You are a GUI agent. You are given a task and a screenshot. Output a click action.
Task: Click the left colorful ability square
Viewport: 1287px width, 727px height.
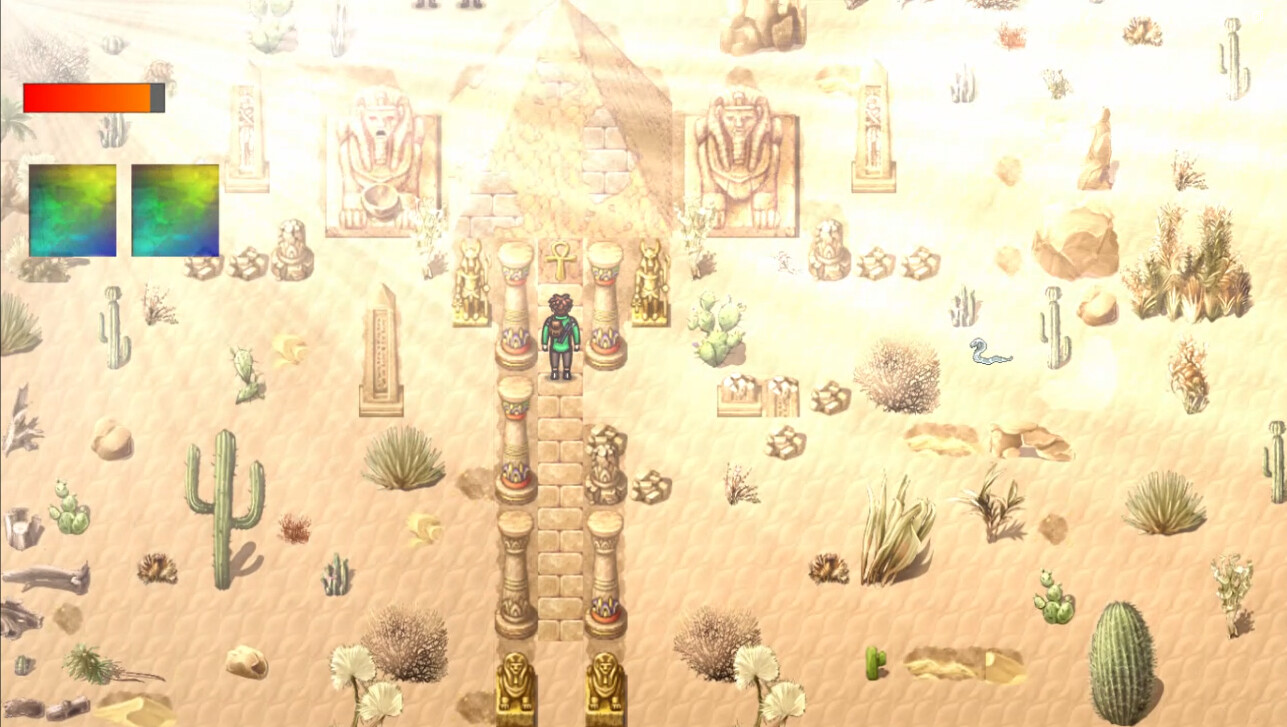(72, 208)
